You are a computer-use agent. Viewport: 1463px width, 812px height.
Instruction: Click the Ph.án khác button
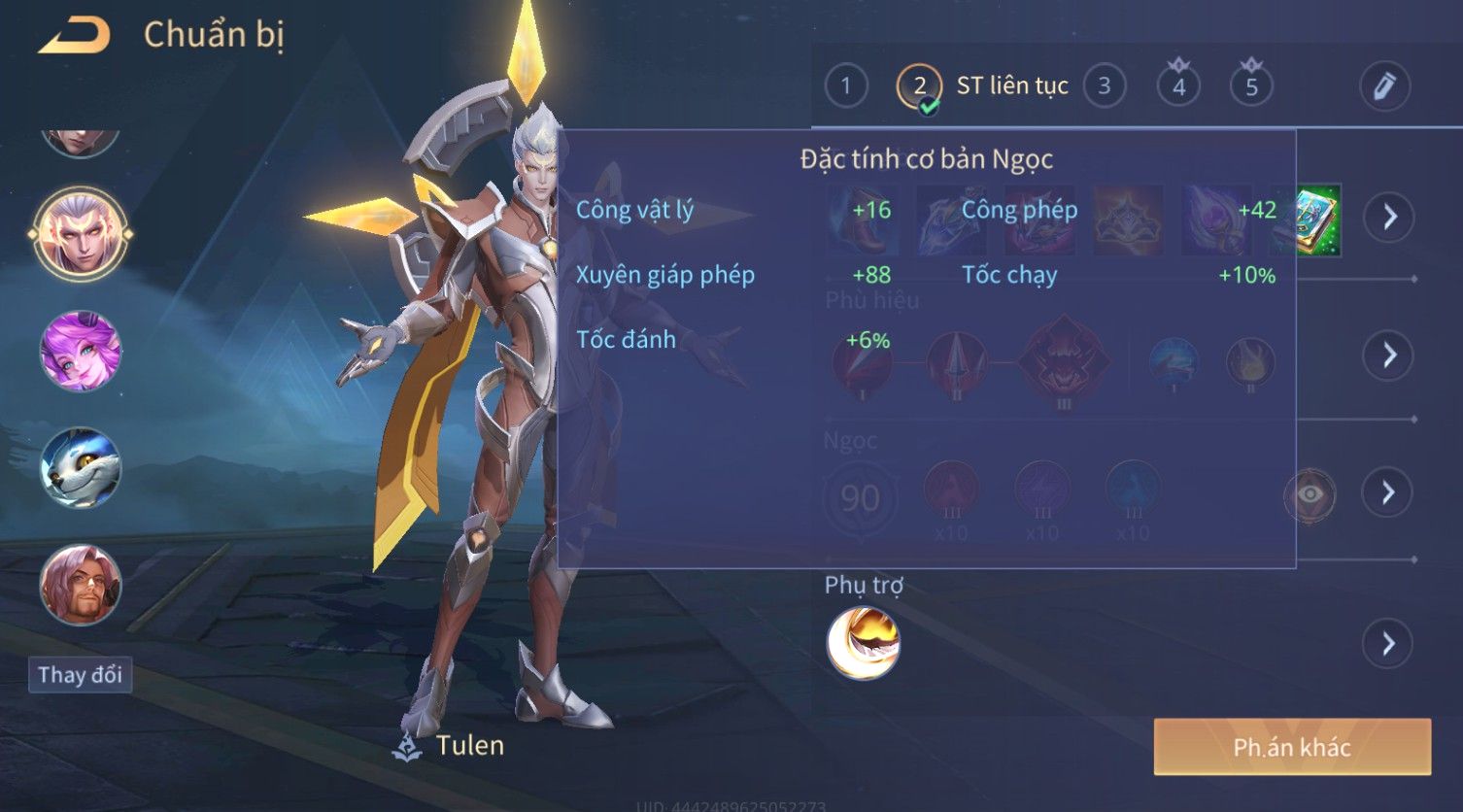click(x=1292, y=747)
